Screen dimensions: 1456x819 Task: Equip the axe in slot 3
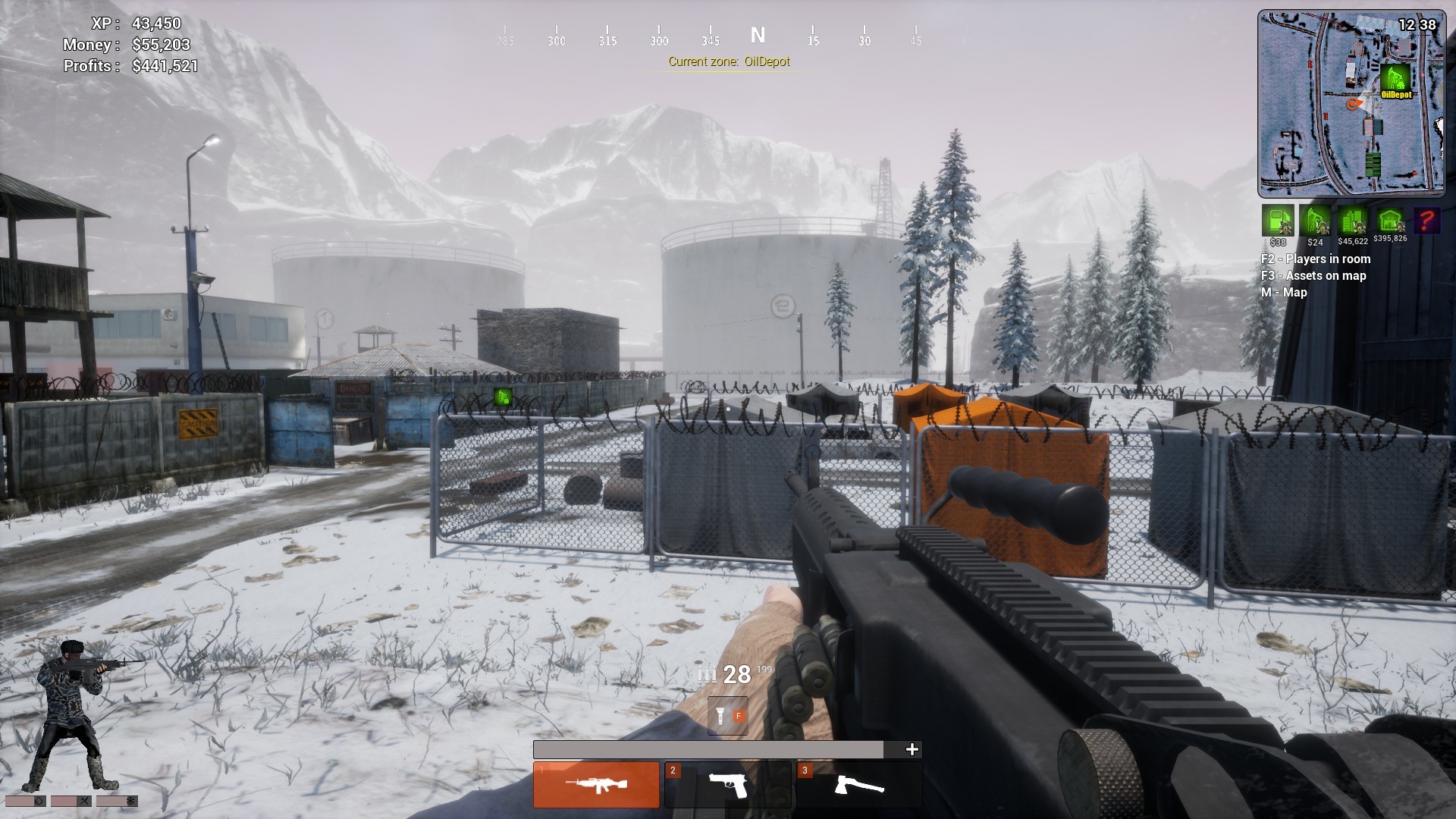click(x=858, y=784)
